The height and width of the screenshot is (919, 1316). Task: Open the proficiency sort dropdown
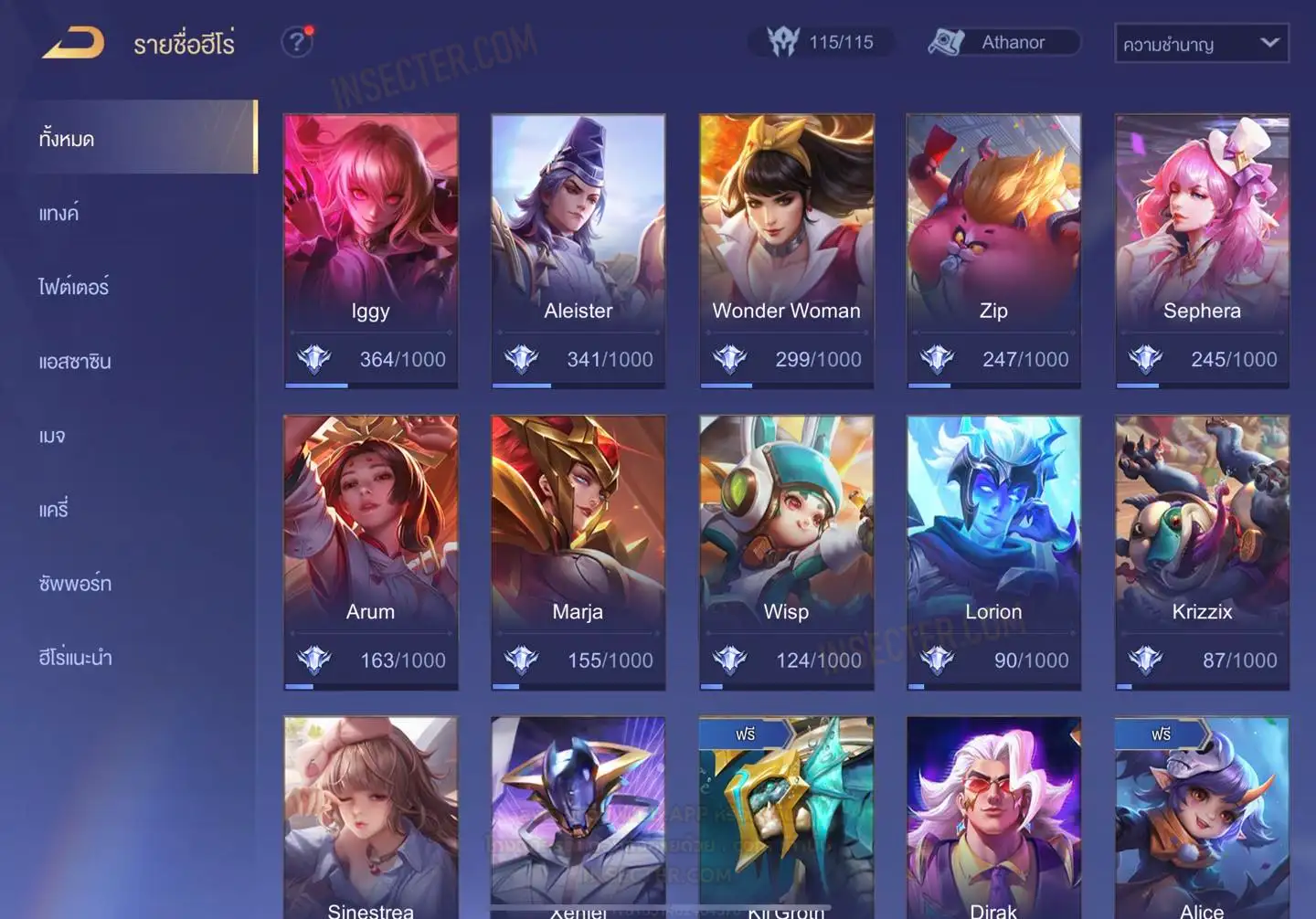pyautogui.click(x=1201, y=43)
